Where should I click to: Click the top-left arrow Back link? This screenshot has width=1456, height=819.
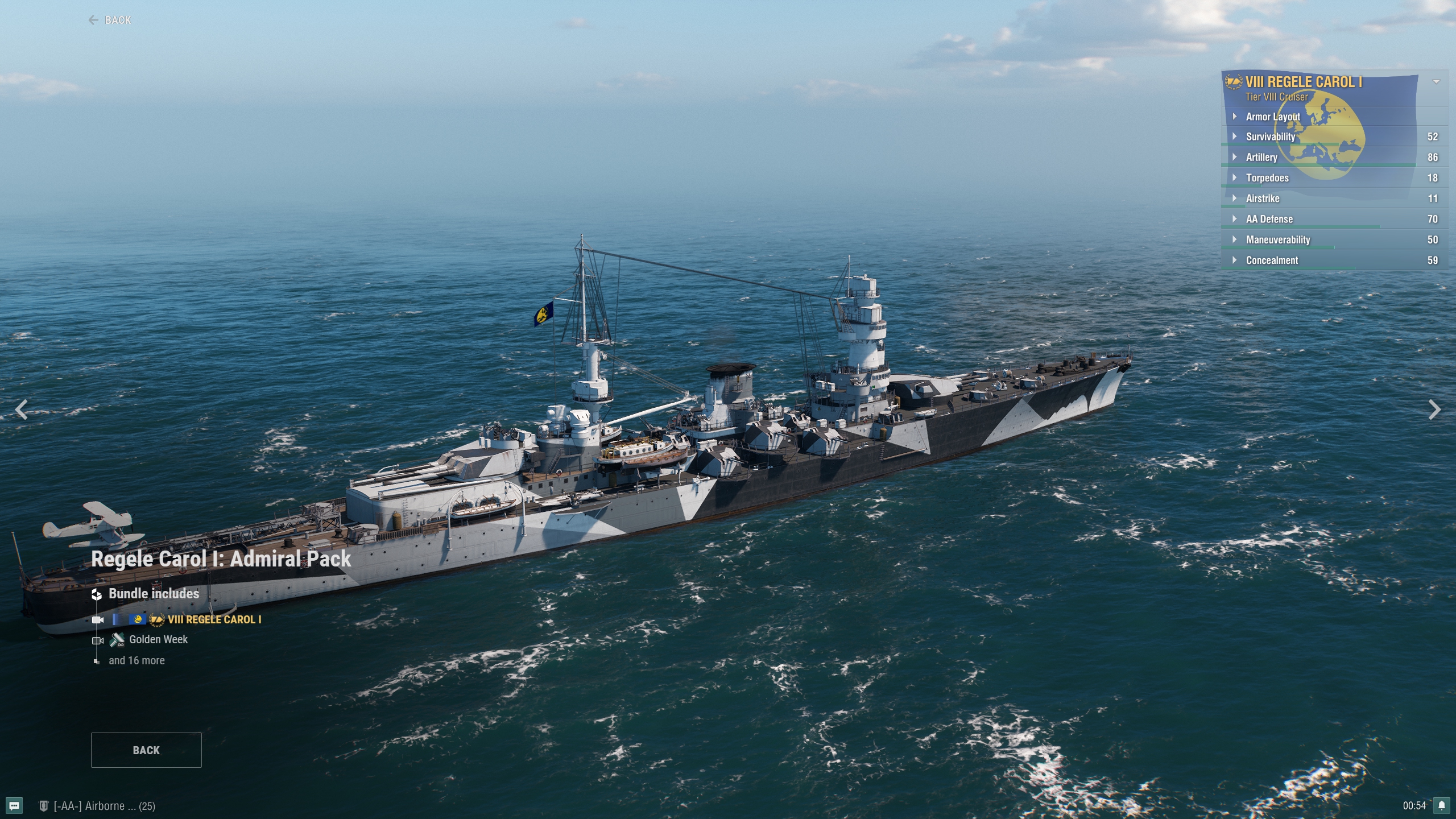[x=110, y=20]
